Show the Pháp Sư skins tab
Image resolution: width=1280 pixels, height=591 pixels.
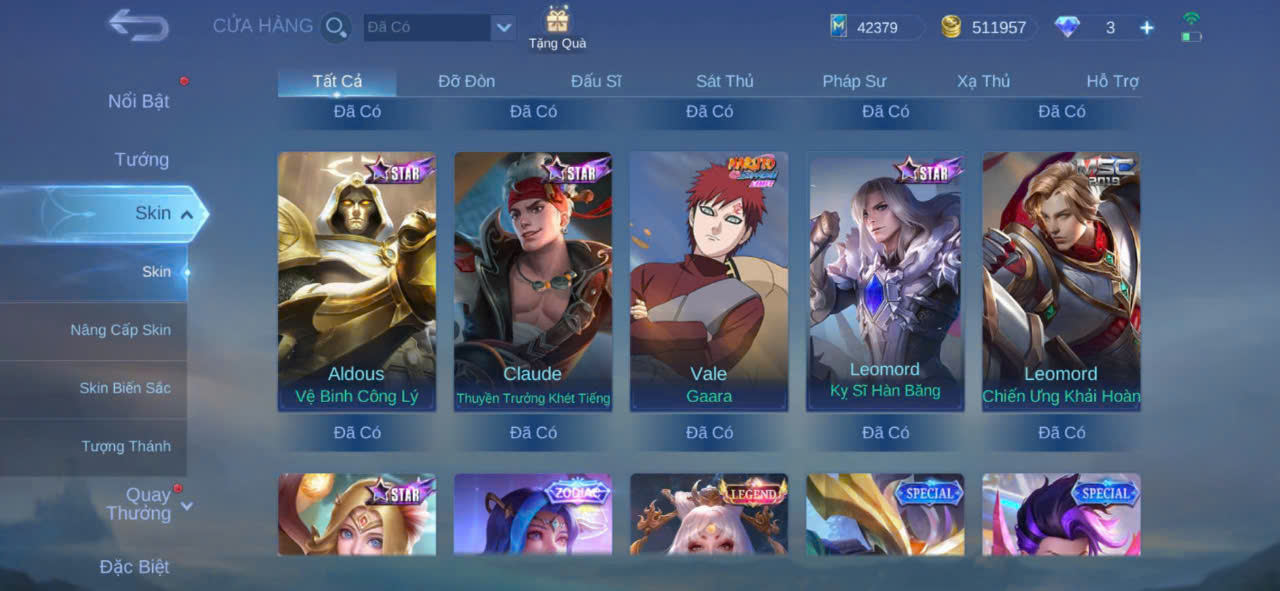[854, 81]
